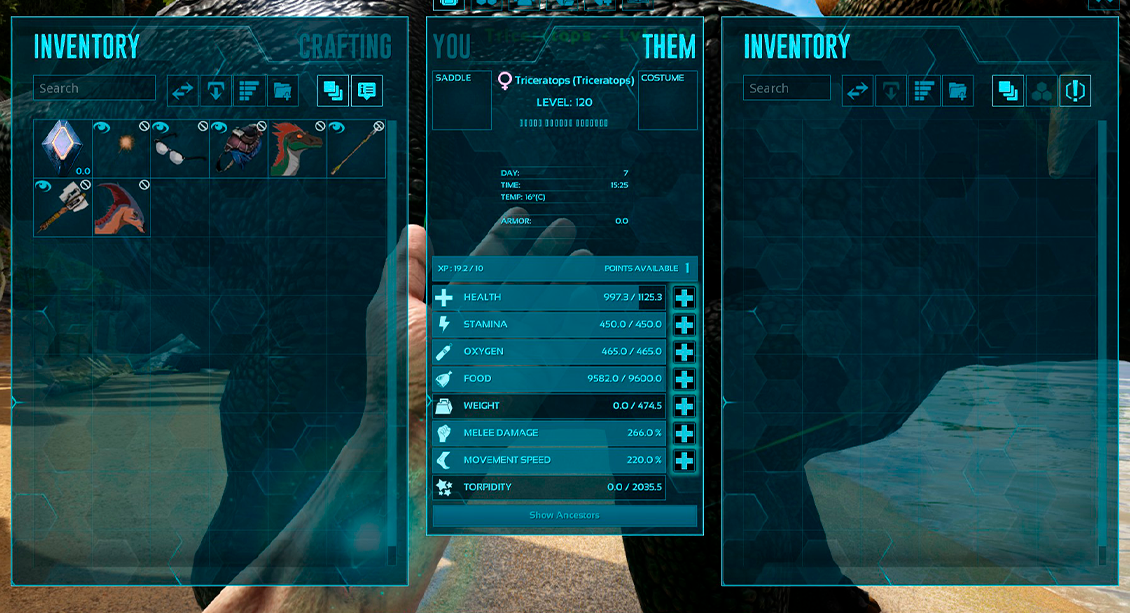Select the raptor head costume item

297,149
